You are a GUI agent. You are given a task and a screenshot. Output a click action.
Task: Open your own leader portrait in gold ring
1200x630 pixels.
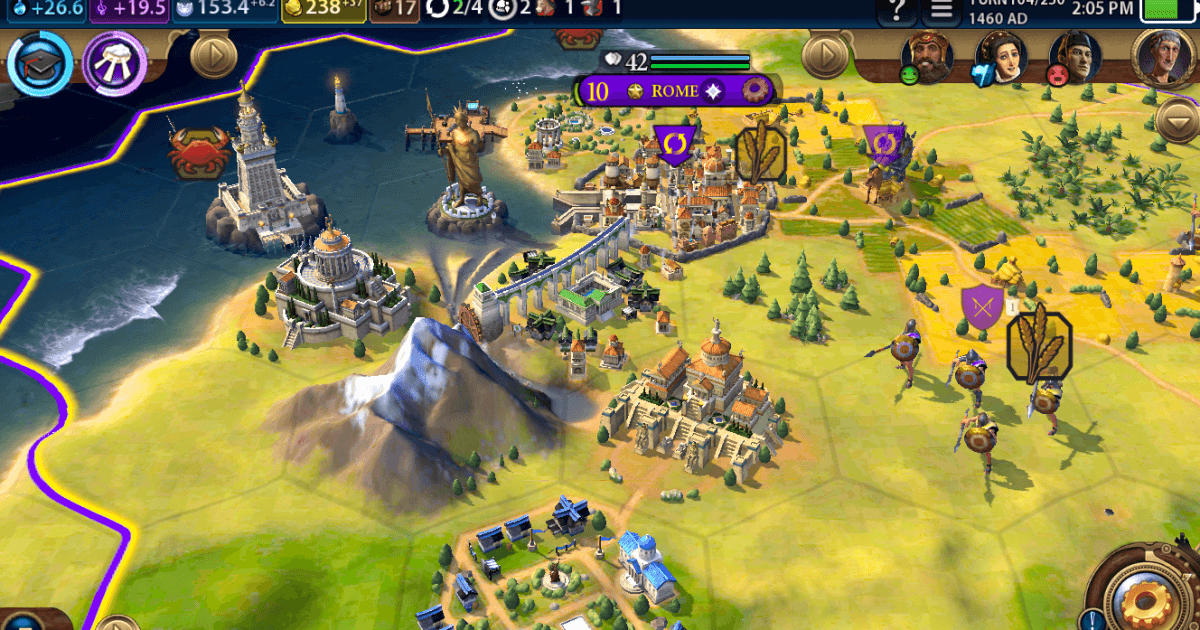click(x=1164, y=57)
